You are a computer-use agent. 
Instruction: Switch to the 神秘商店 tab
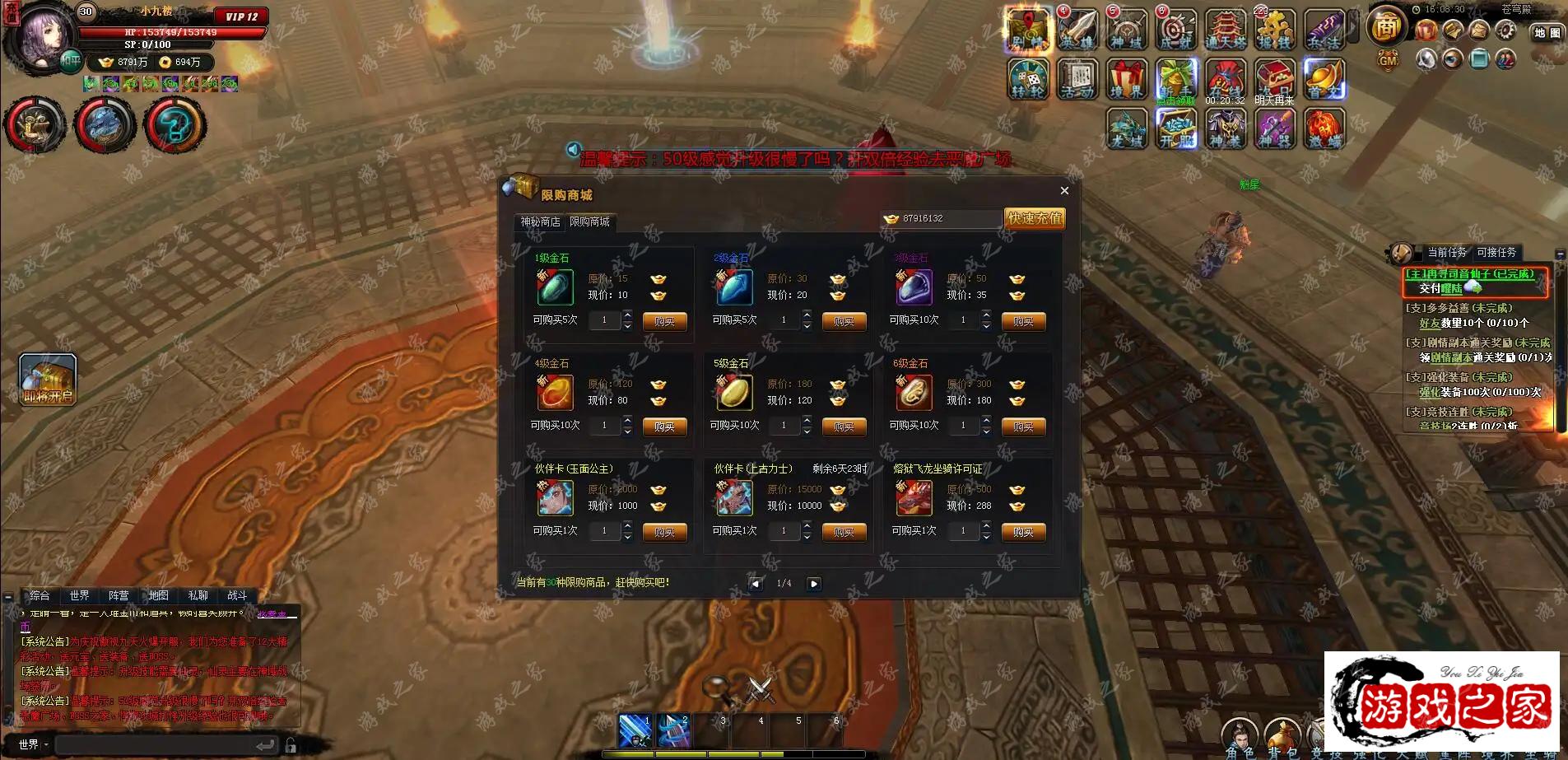coord(540,222)
